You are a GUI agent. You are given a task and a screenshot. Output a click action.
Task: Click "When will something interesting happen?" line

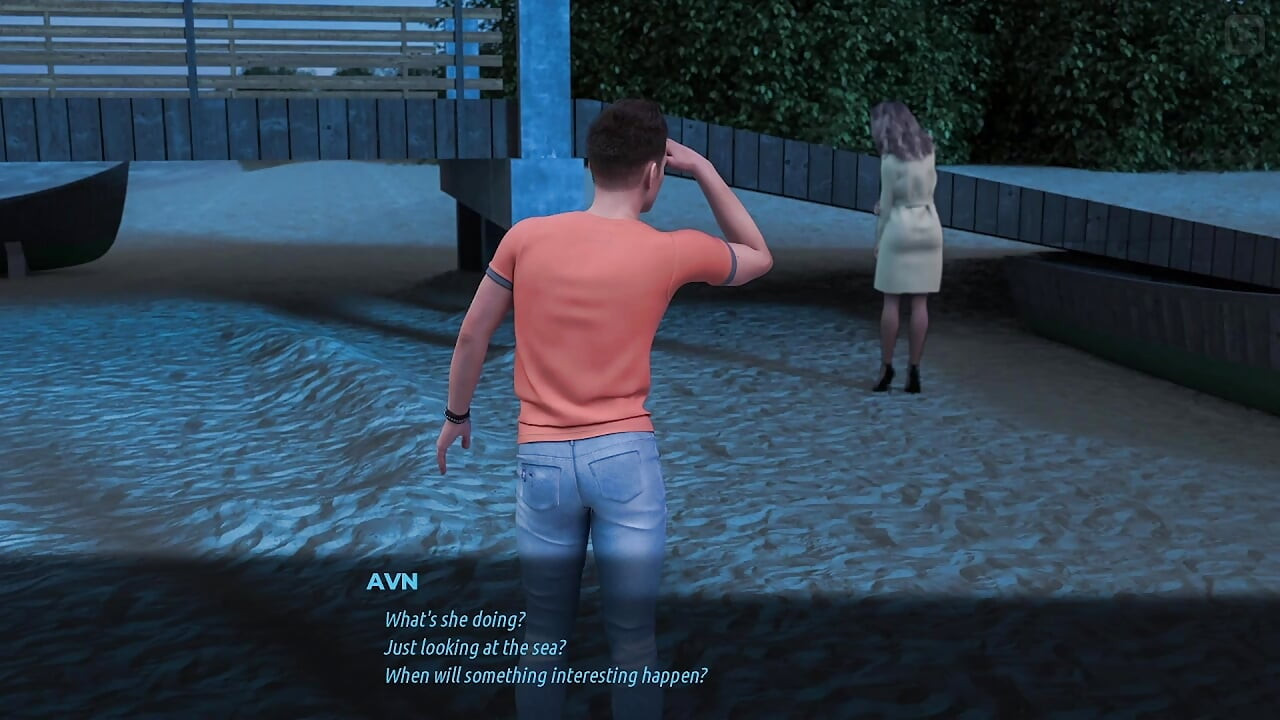544,676
